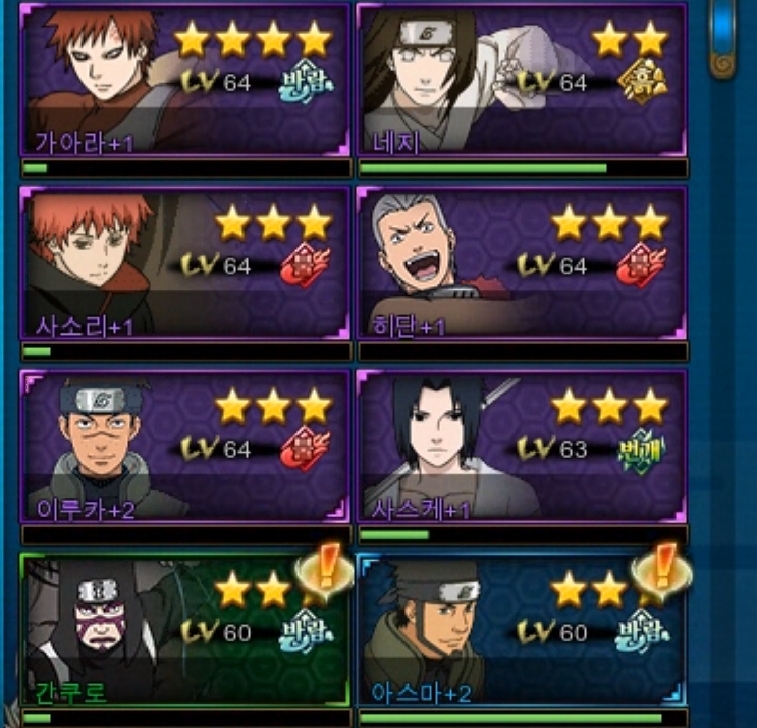
Task: Choose the 사스케+1 ninja card
Action: click(522, 446)
